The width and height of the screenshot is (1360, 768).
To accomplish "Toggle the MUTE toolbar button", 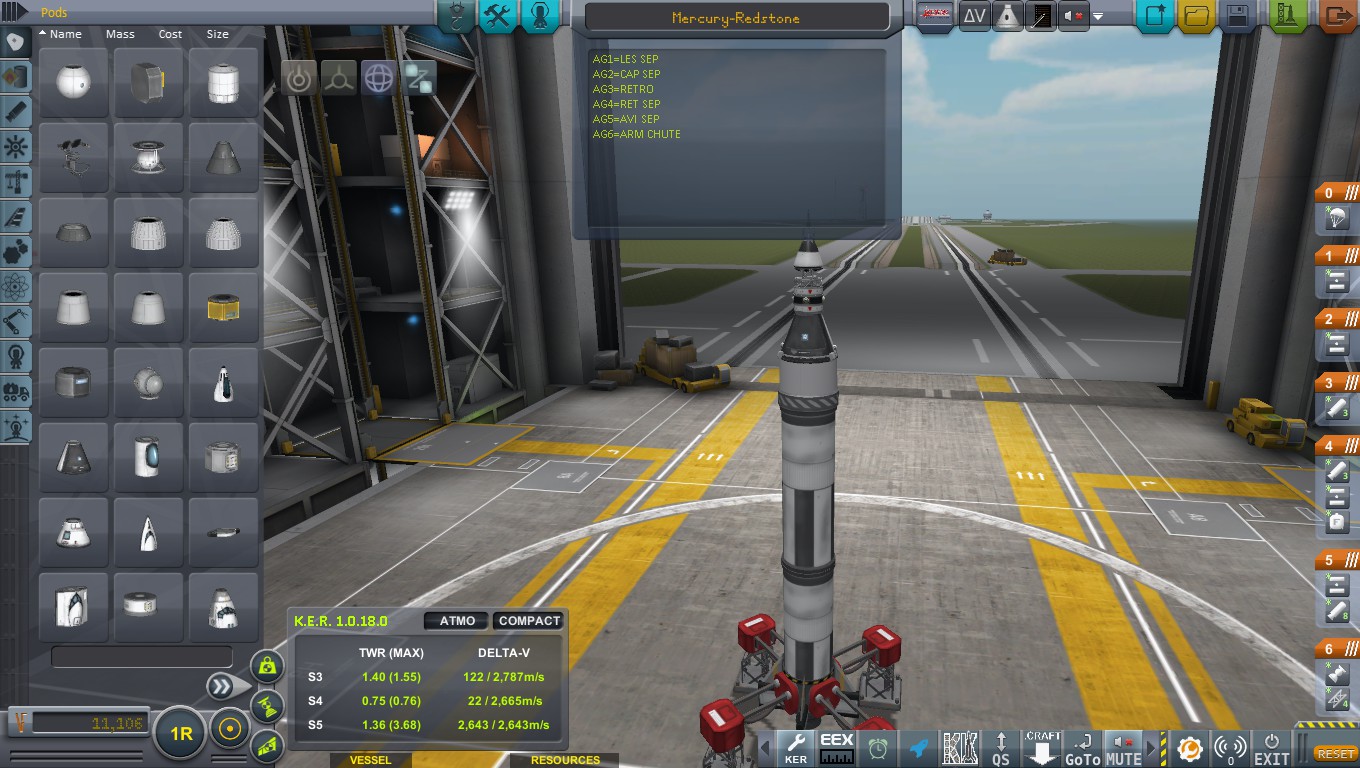I will pyautogui.click(x=1123, y=749).
